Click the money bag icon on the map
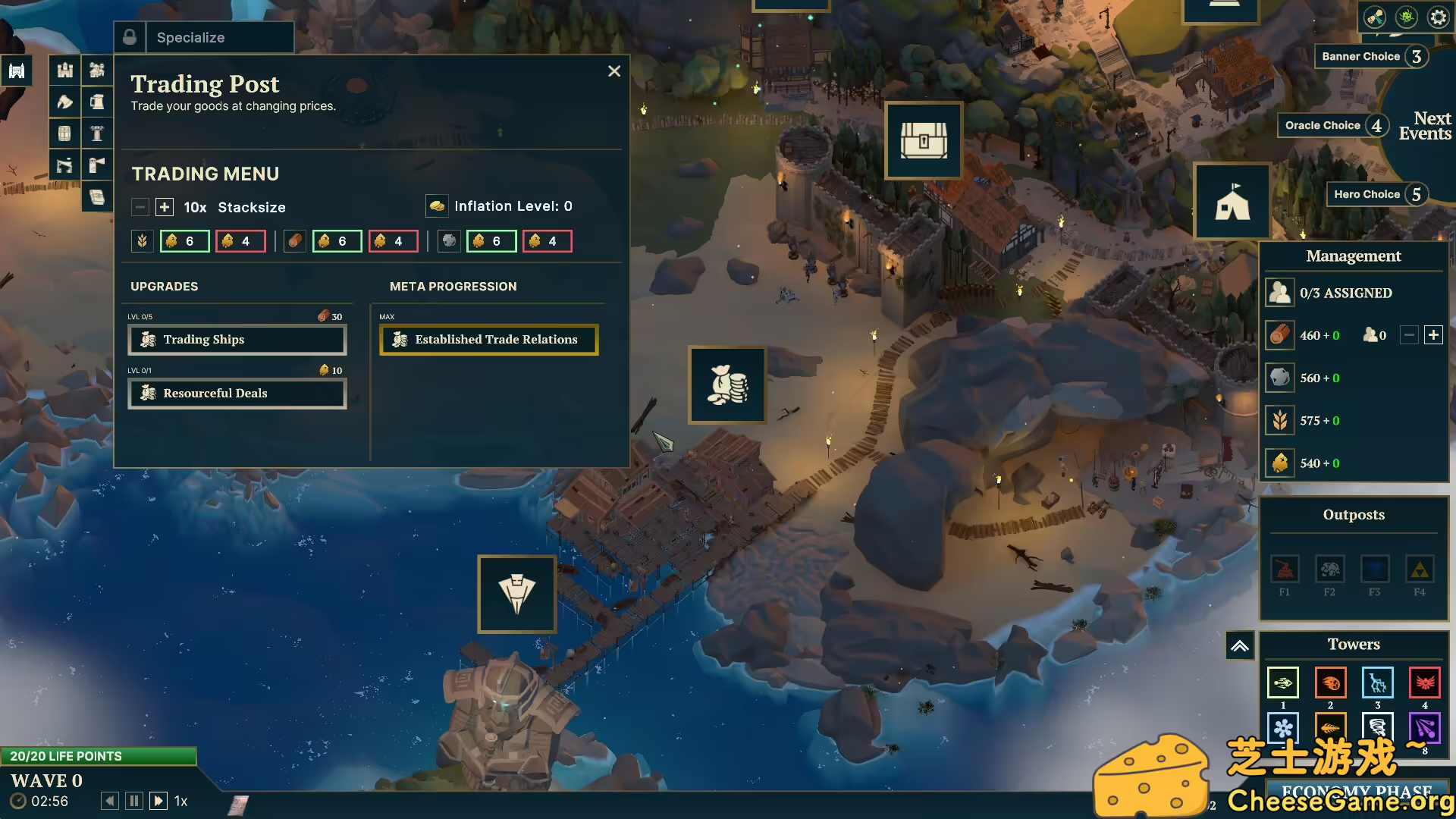The image size is (1456, 819). click(727, 385)
